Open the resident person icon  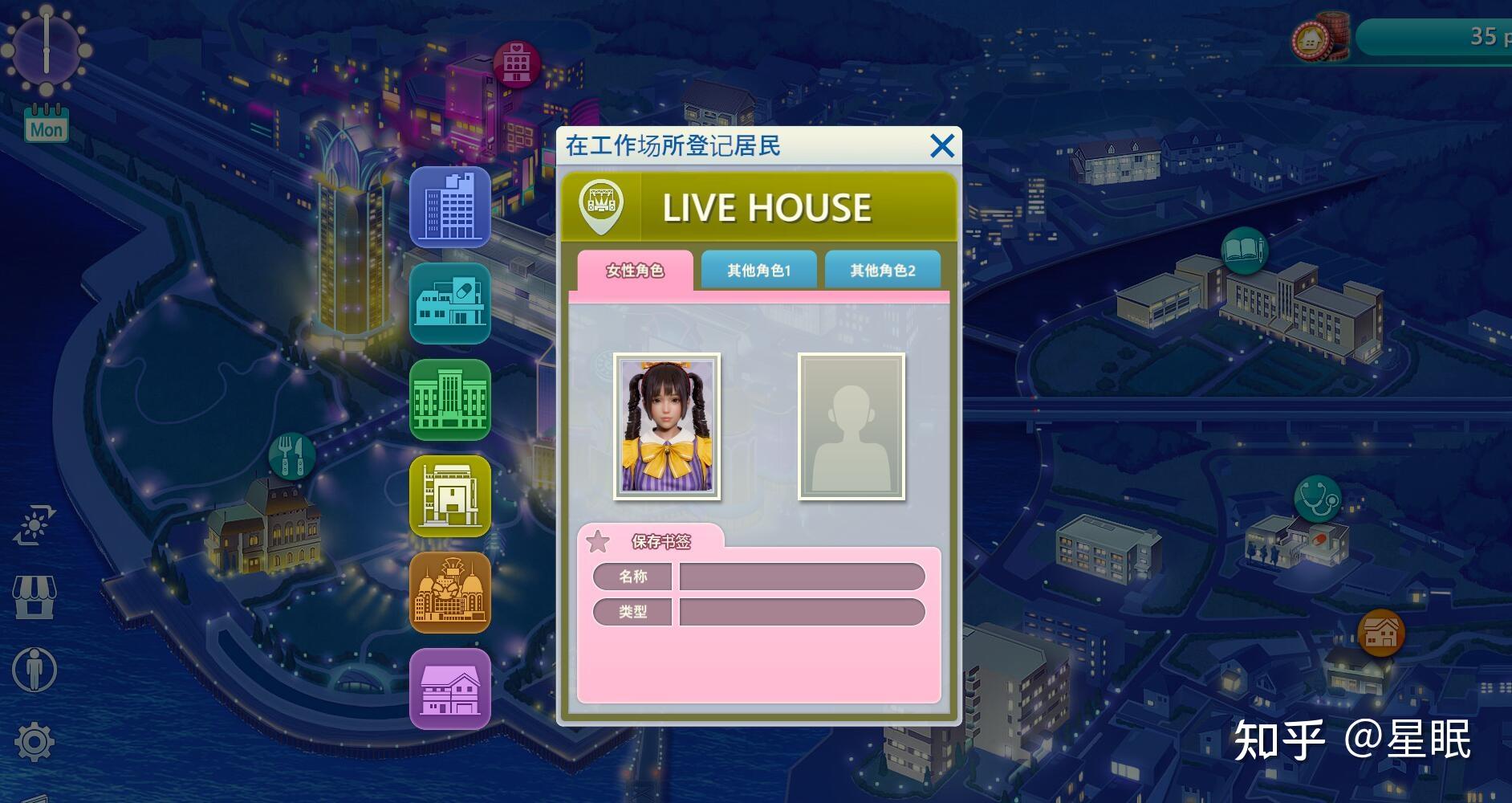point(33,669)
